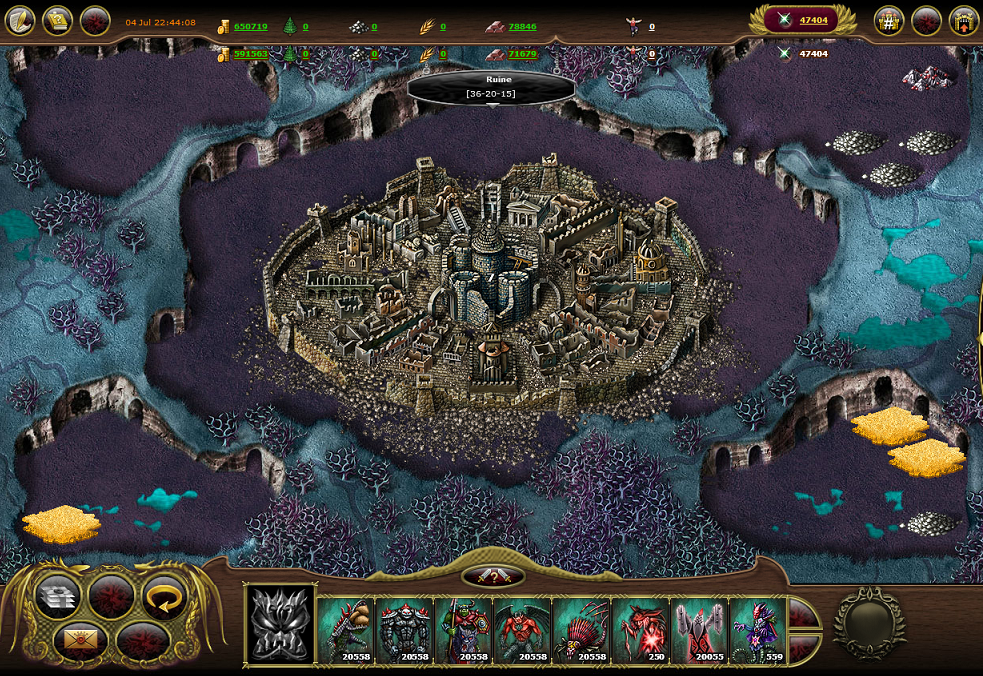Open the crossed swords question mark button
The image size is (983, 676).
click(493, 577)
